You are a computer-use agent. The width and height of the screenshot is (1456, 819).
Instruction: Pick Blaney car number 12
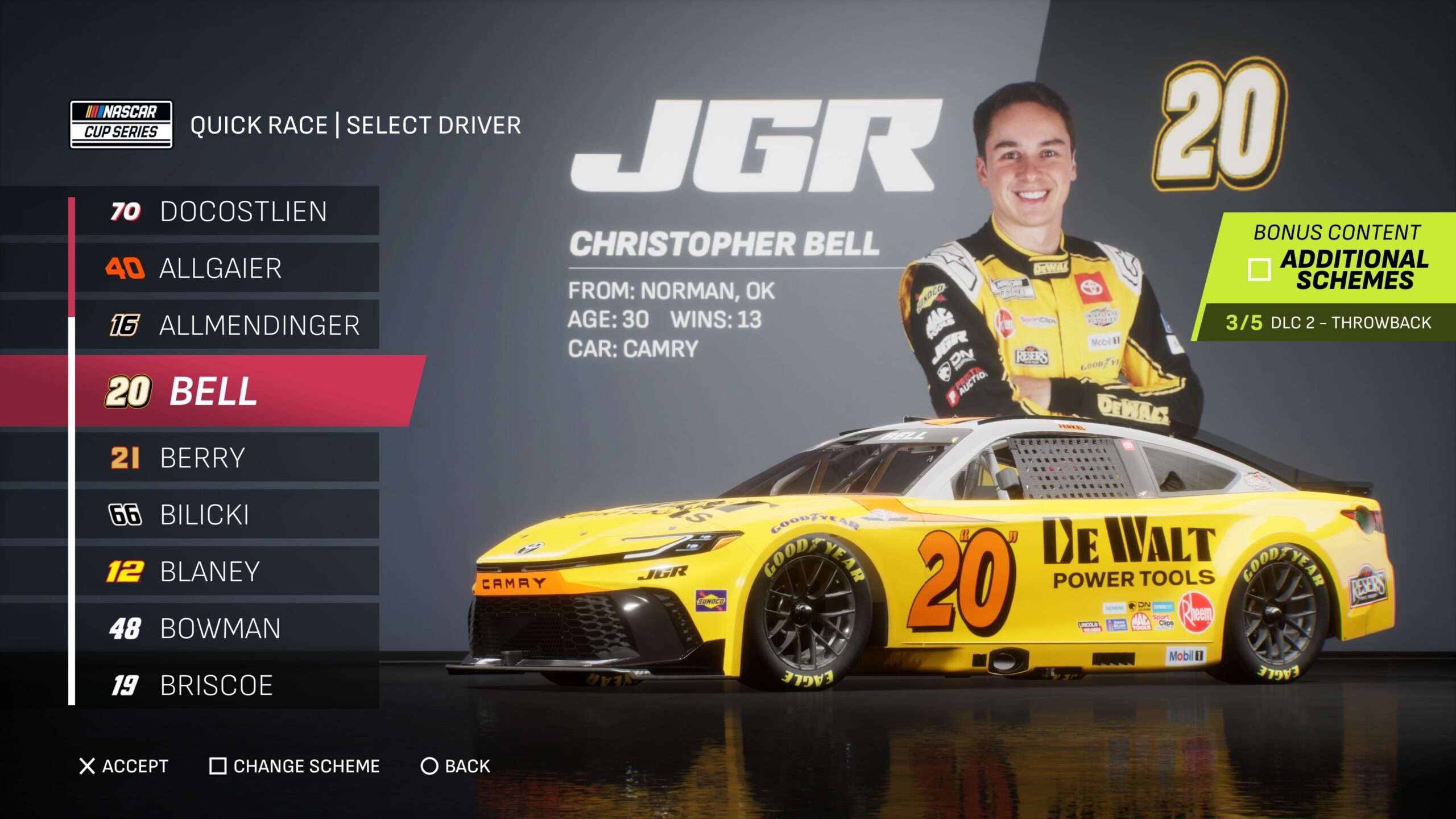point(227,572)
